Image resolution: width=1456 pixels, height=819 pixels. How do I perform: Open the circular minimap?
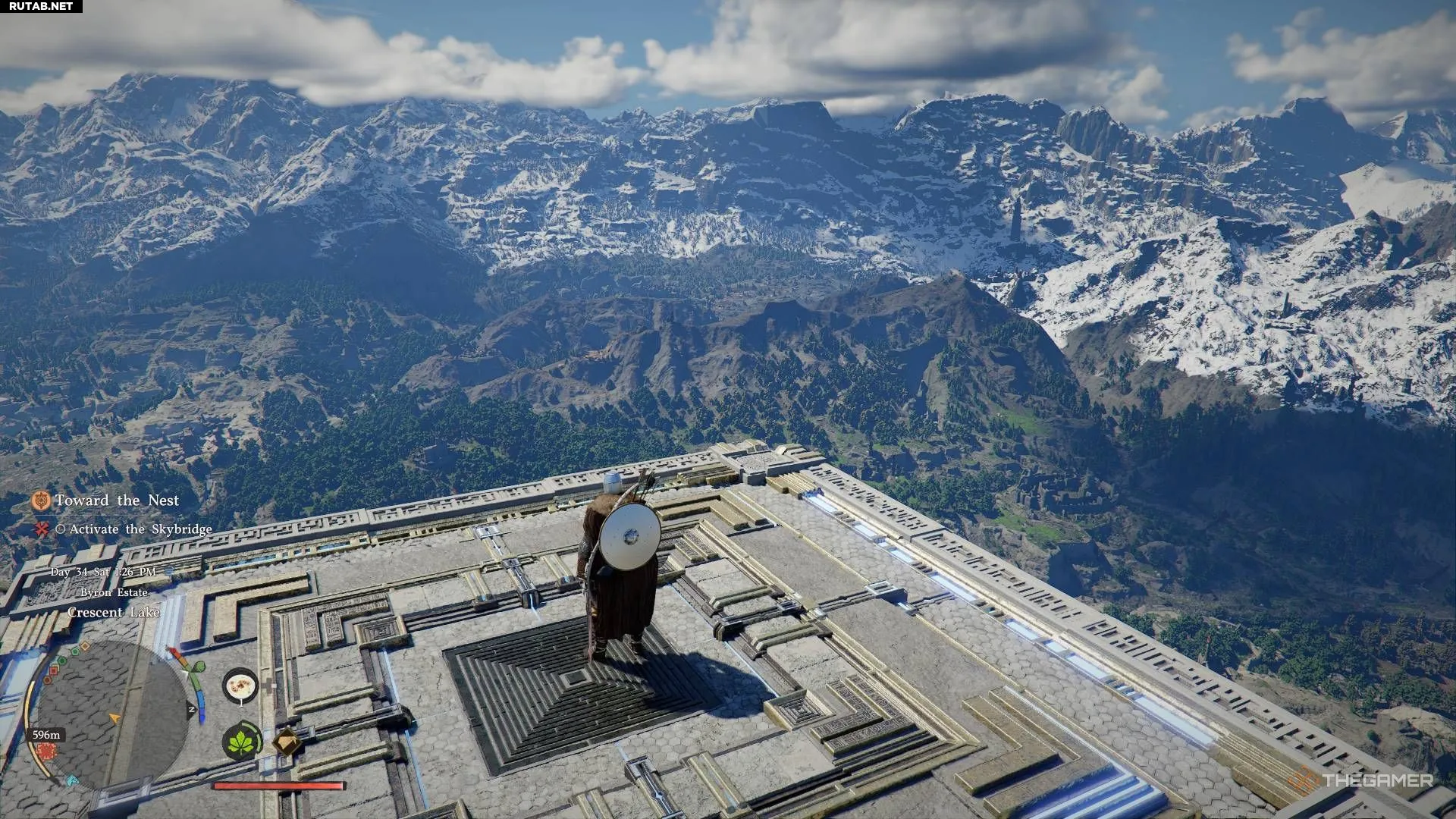coord(112,714)
